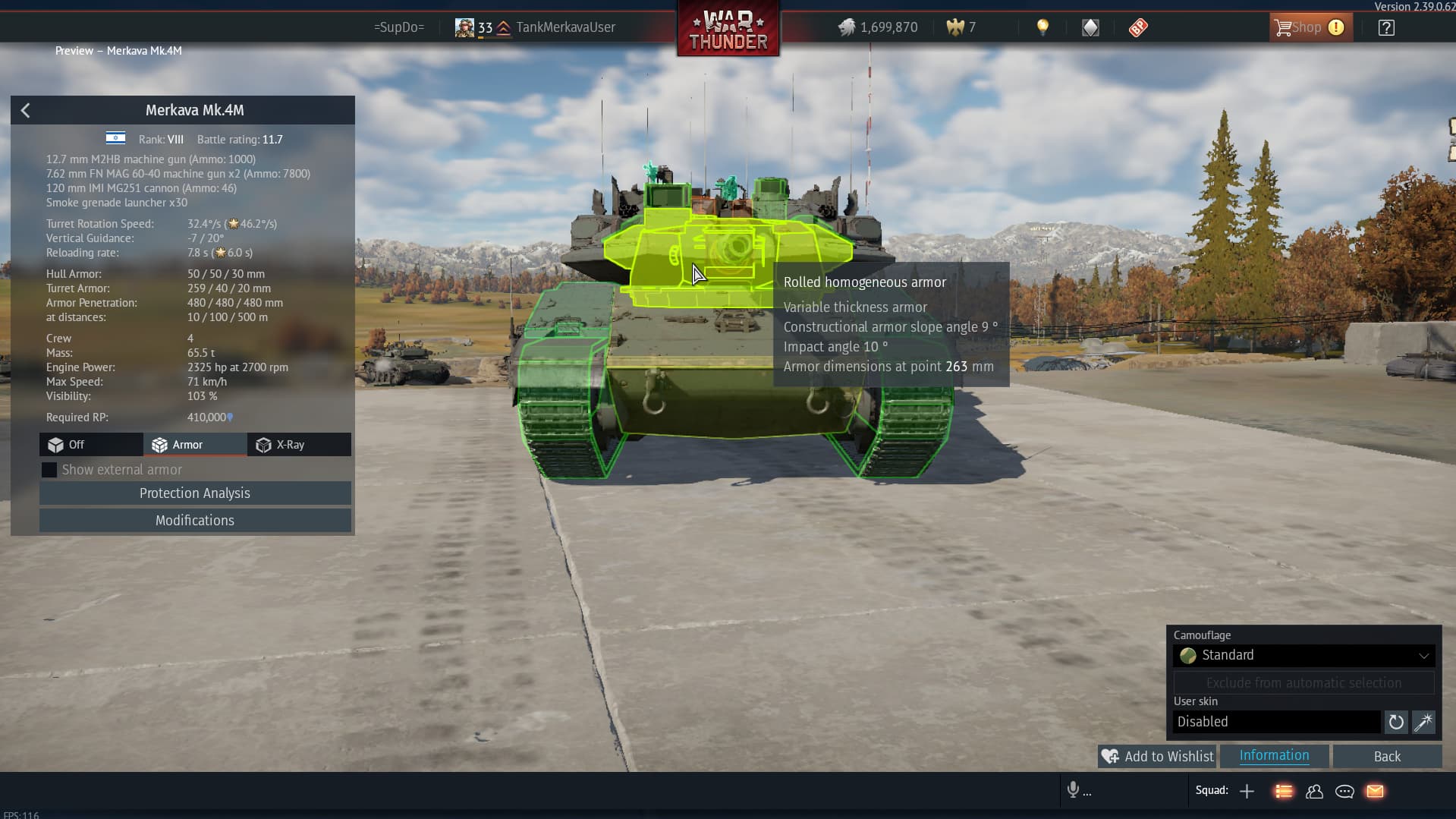Collapse the vehicle panel with back arrow

(25, 110)
